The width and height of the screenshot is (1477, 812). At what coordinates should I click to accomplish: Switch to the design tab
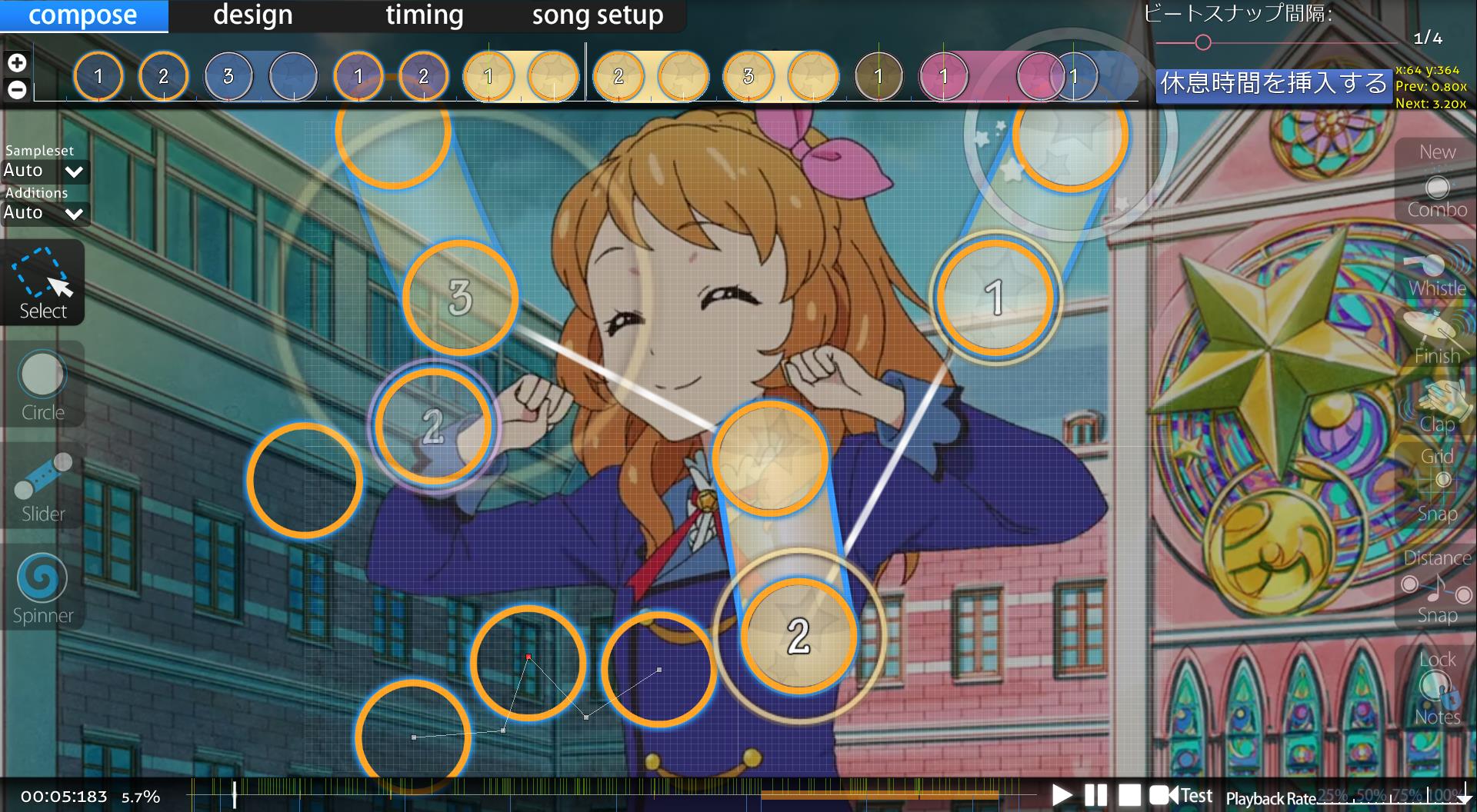click(252, 15)
